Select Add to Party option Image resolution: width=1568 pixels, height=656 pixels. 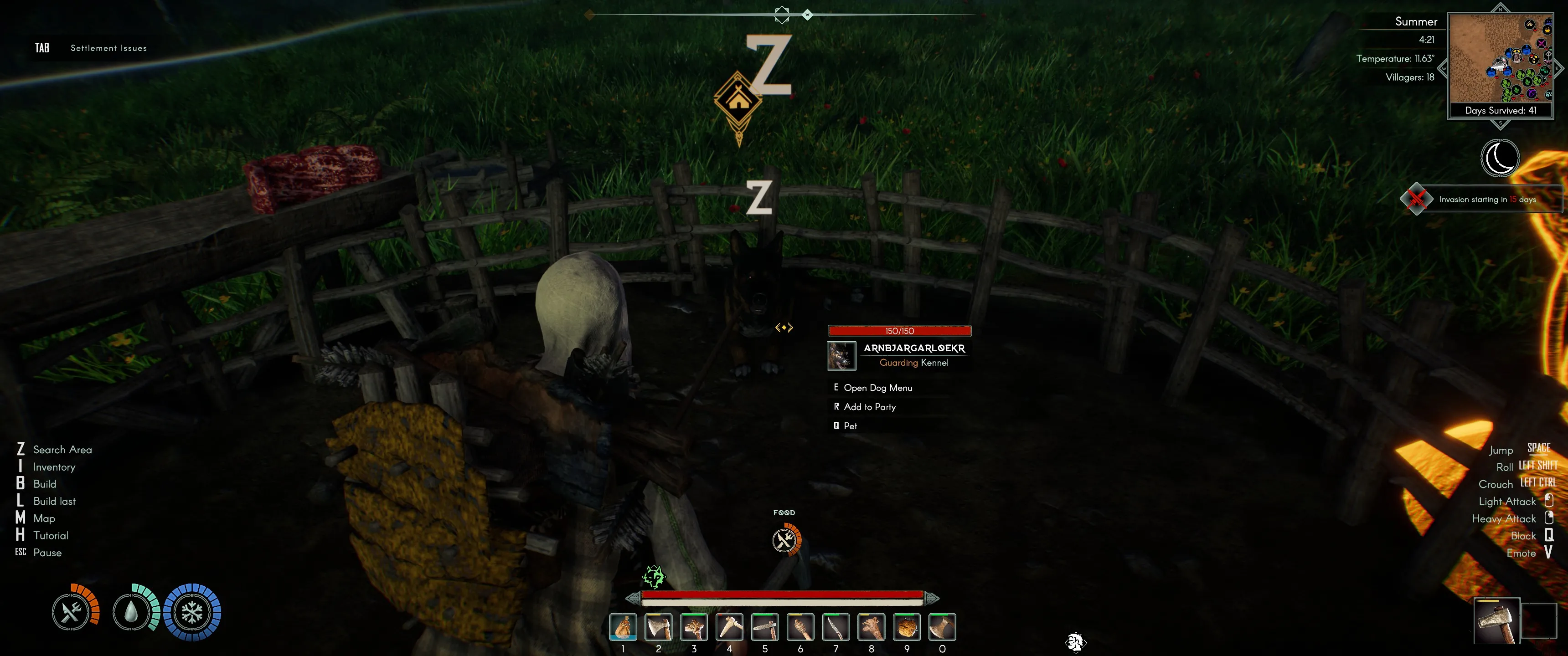(869, 406)
